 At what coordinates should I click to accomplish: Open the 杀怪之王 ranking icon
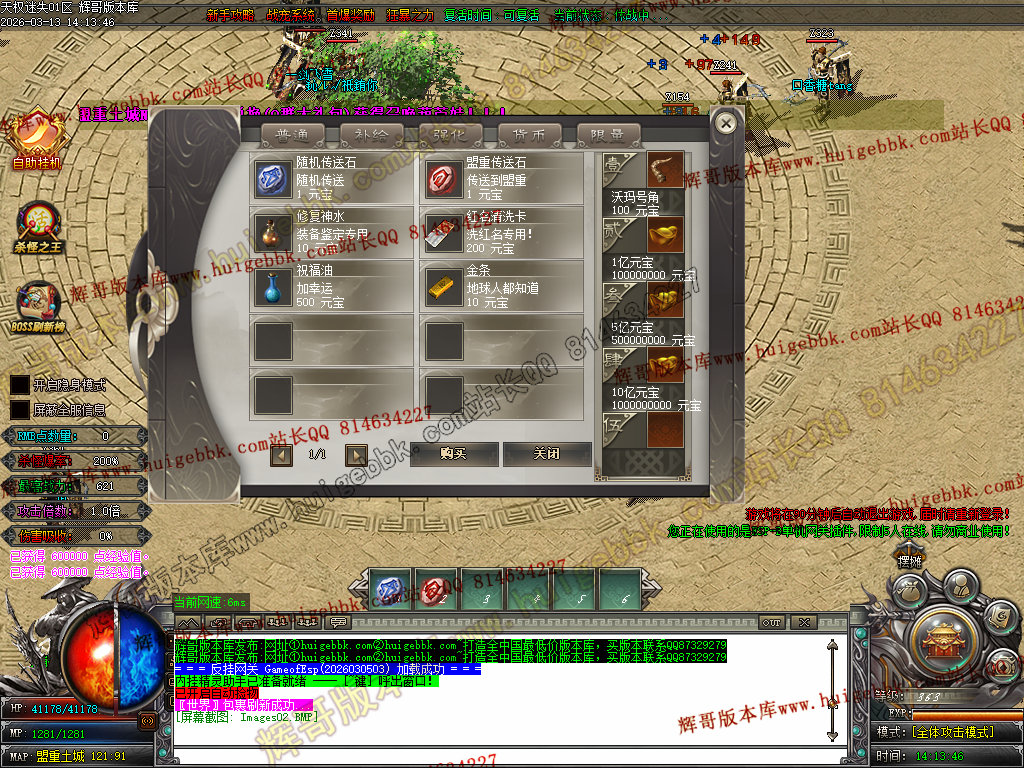pos(38,224)
